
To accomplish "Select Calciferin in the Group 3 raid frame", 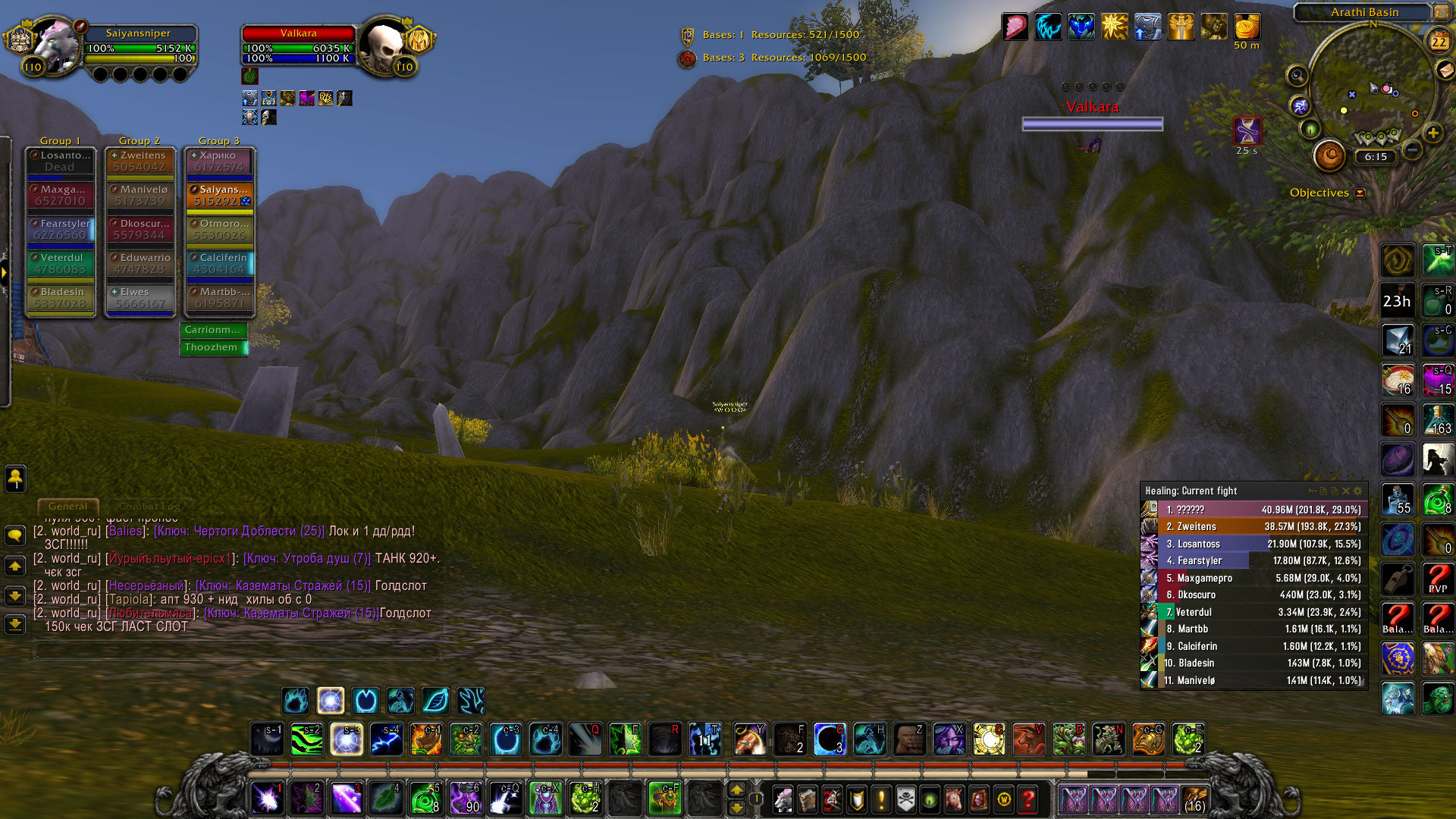I will (219, 263).
